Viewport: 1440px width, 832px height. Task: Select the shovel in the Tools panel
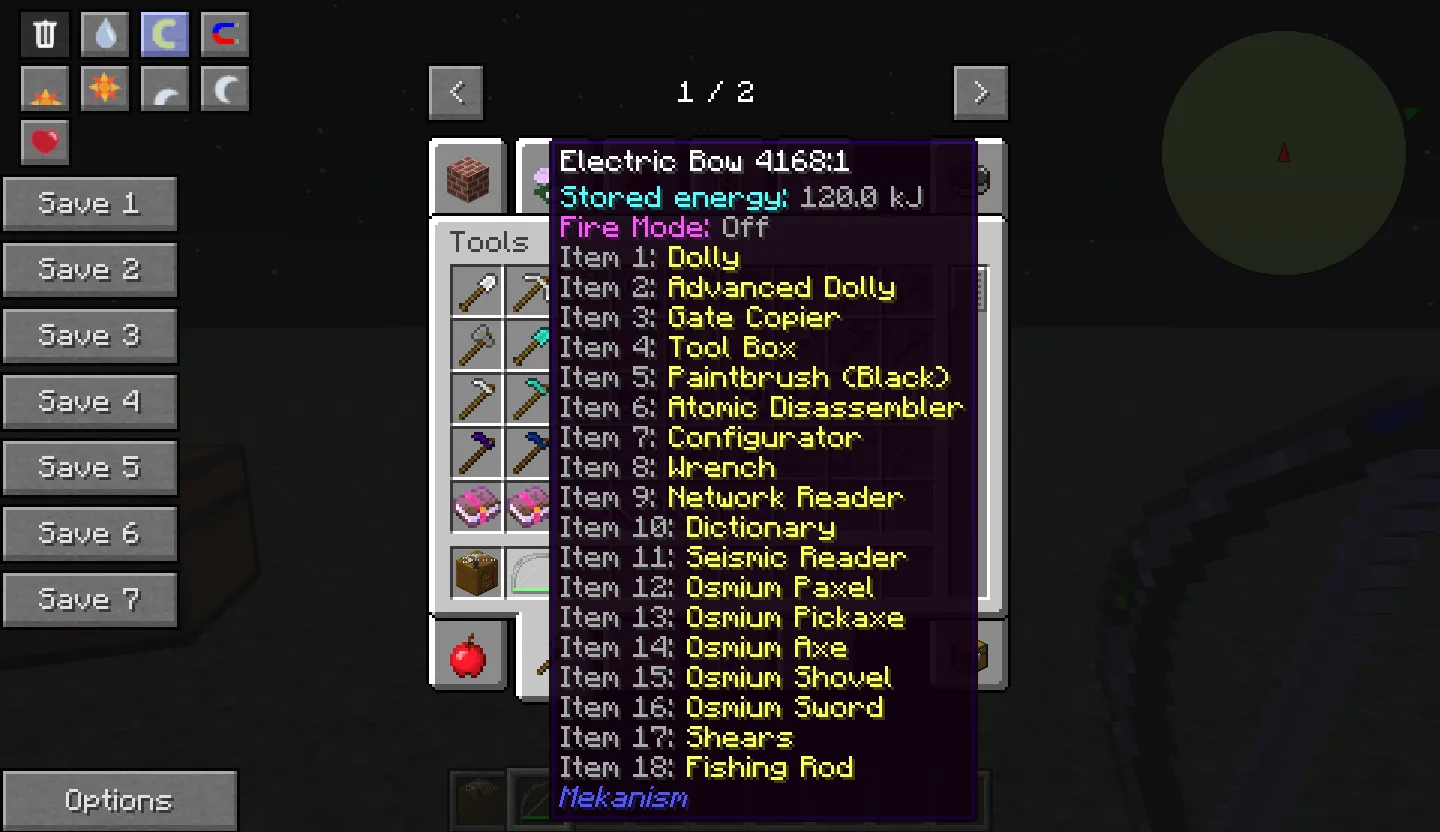coord(478,291)
